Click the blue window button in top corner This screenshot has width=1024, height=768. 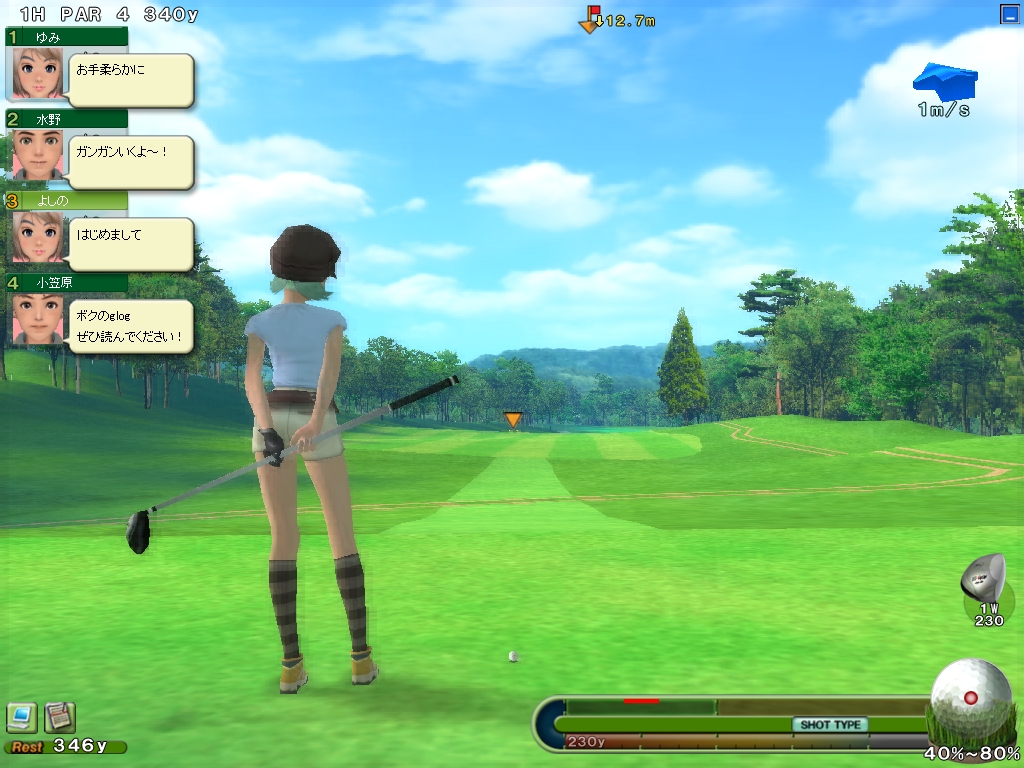(1009, 14)
